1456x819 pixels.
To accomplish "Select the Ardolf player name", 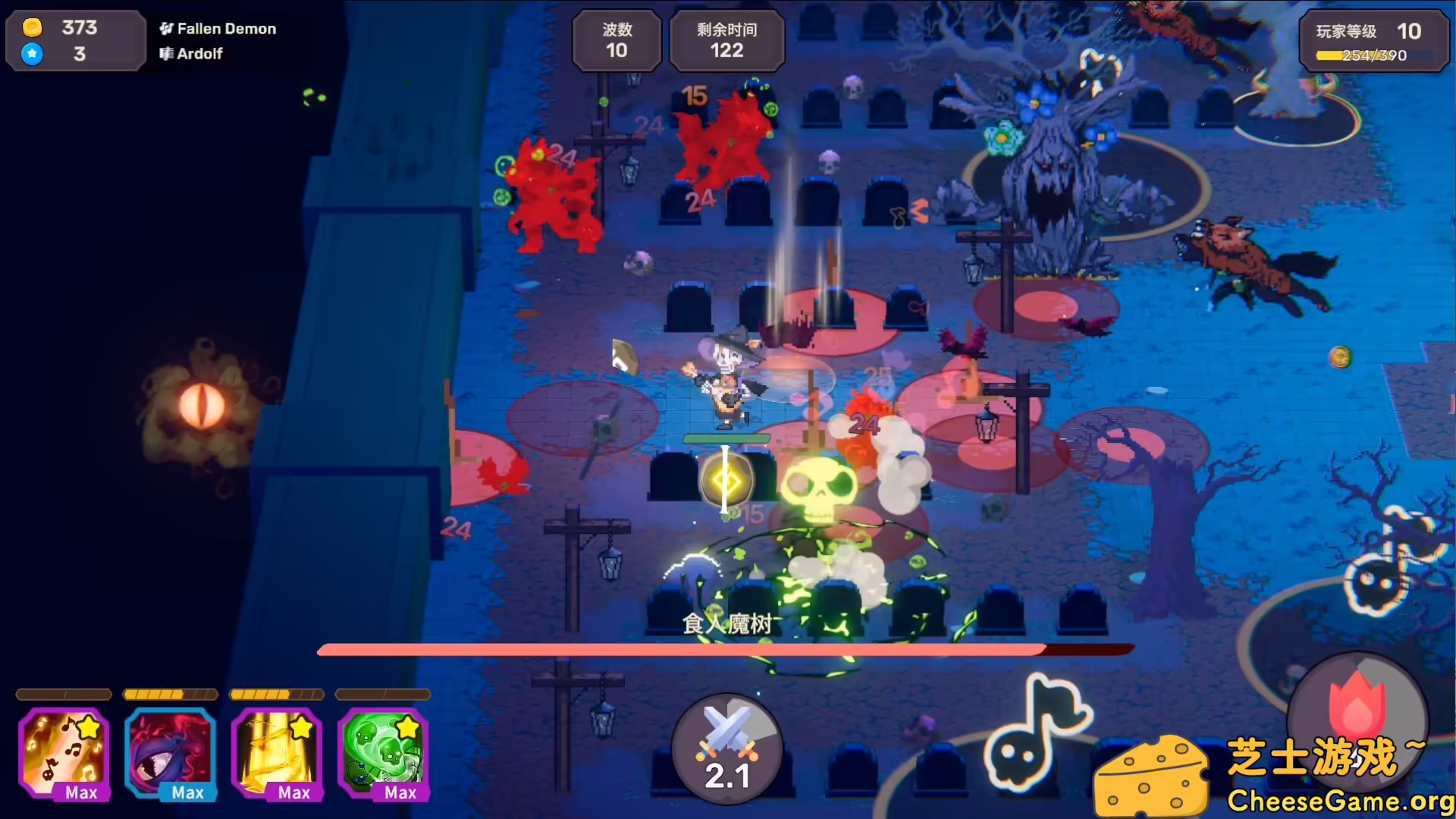I will (x=191, y=54).
